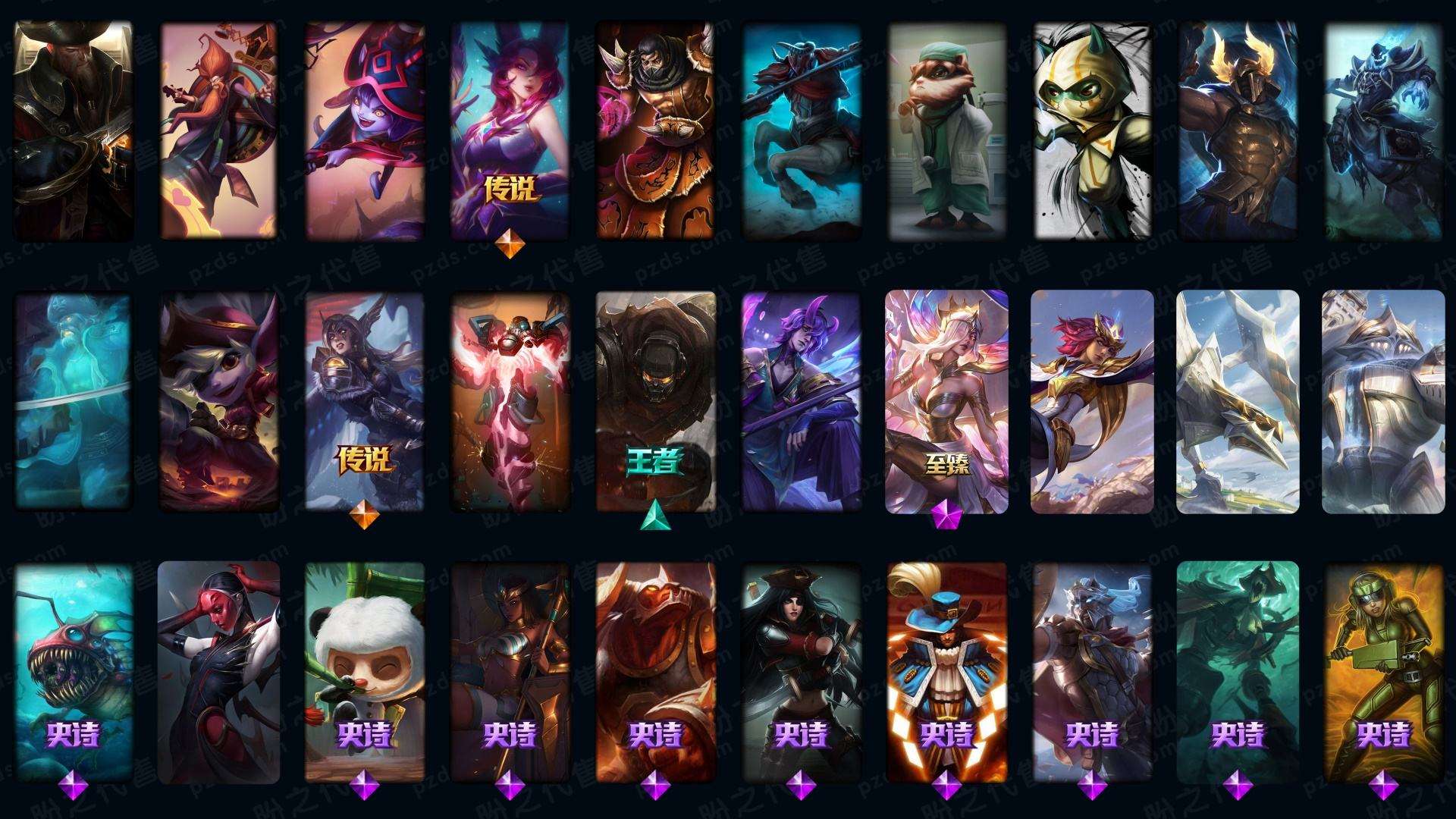1456x819 pixels.
Task: Select the green-armored blonde soldier card
Action: (x=1383, y=671)
